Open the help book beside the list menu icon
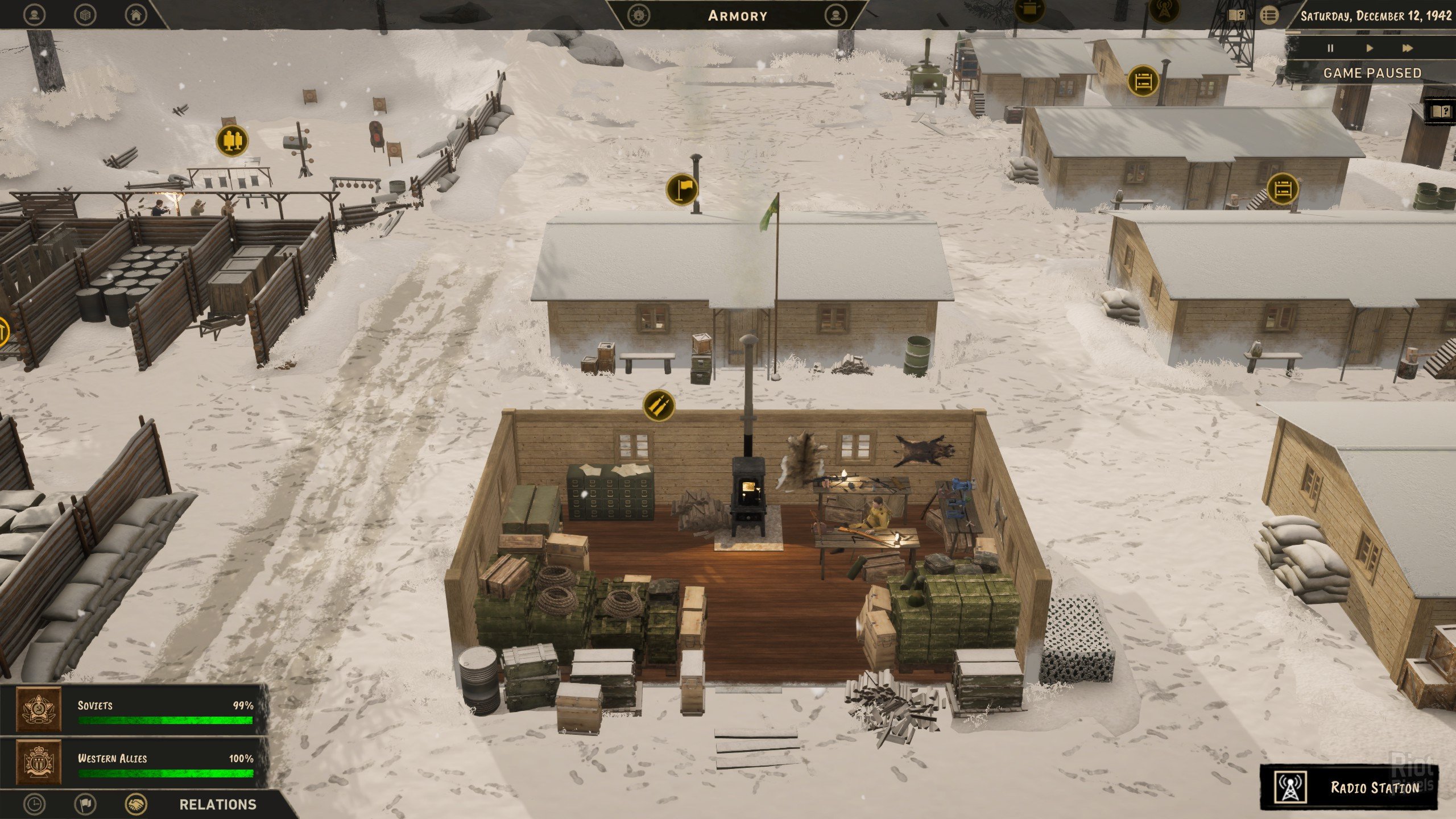Screen dimensions: 1456x819 [1236, 15]
